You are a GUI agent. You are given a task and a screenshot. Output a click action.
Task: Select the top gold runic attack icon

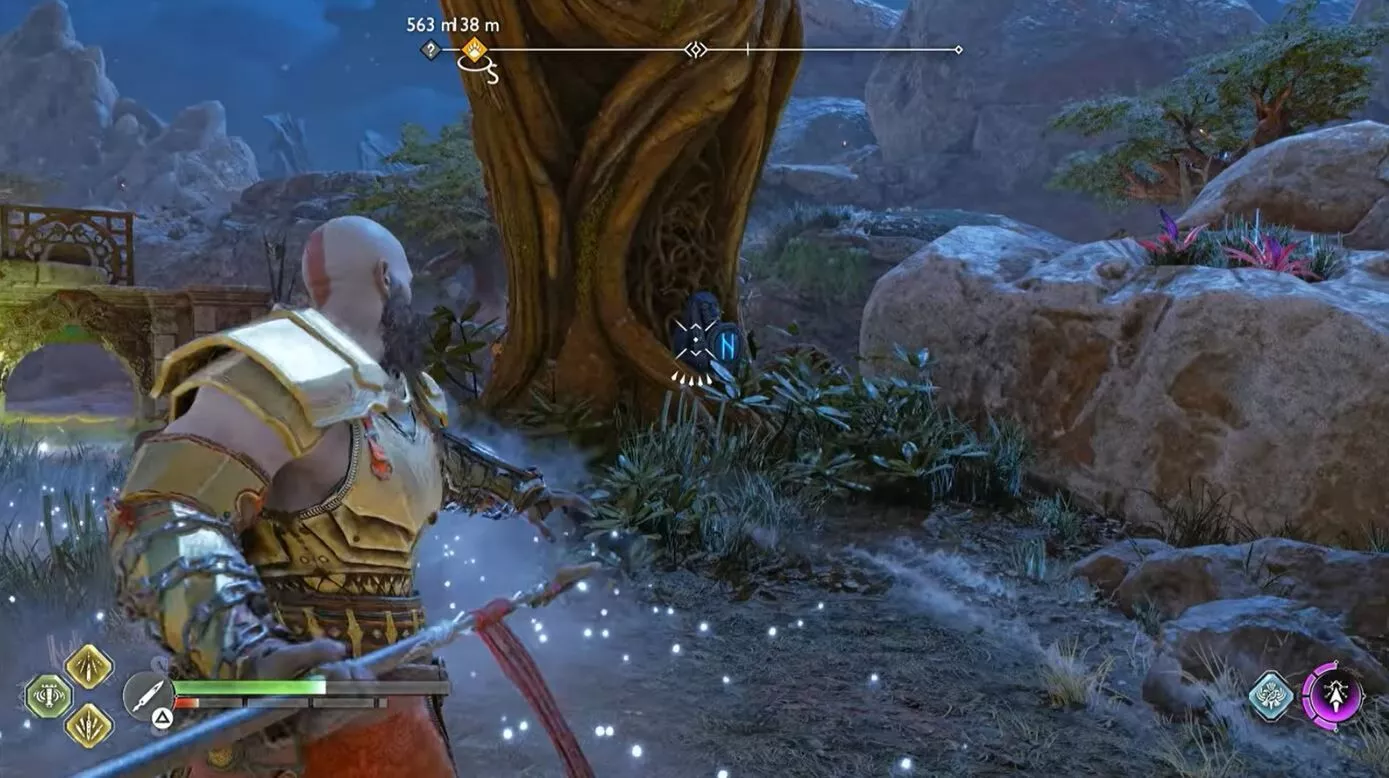[88, 666]
